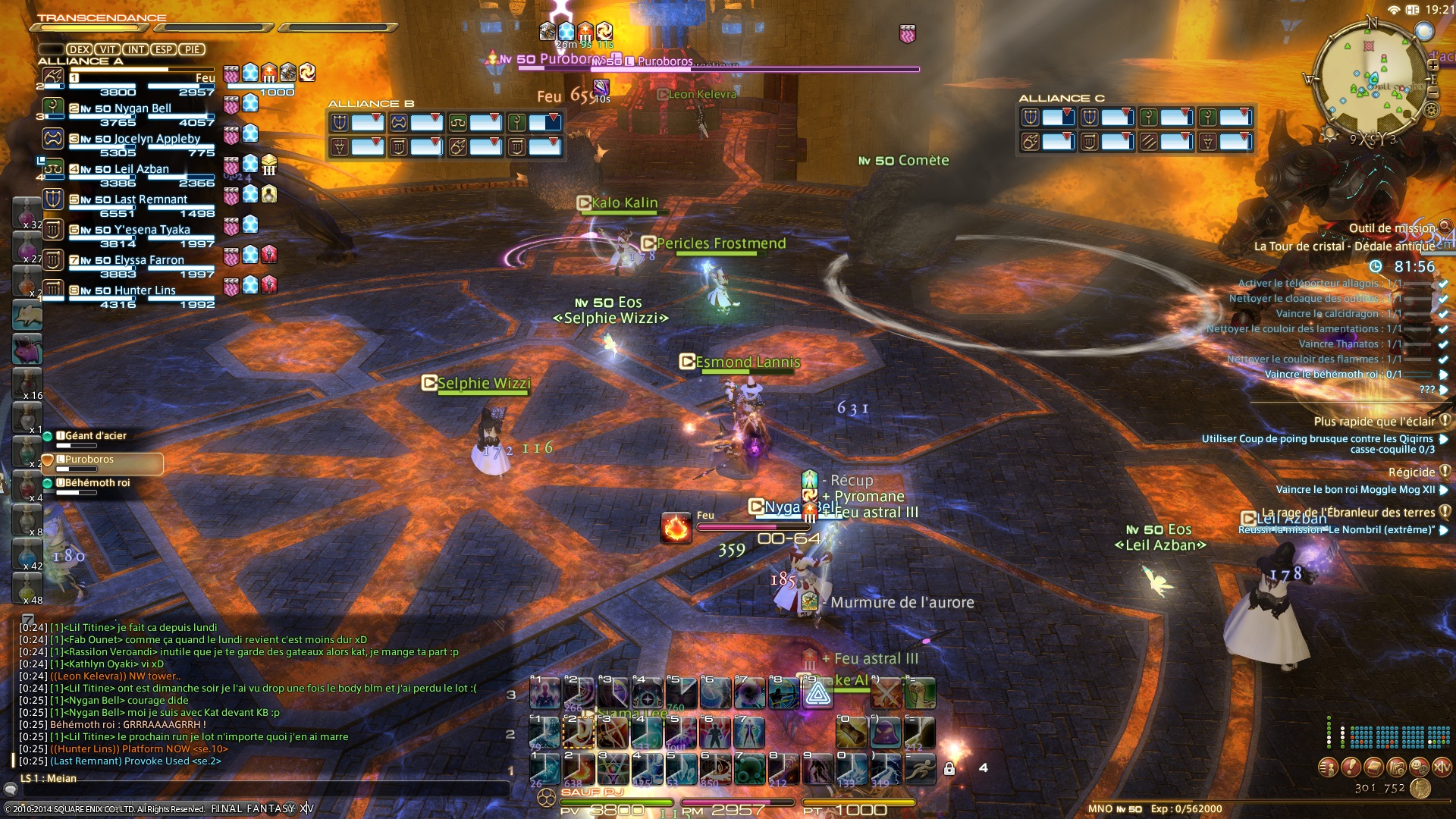Toggle the hotbar lock padlock
Image resolution: width=1456 pixels, height=819 pixels.
pos(950,770)
